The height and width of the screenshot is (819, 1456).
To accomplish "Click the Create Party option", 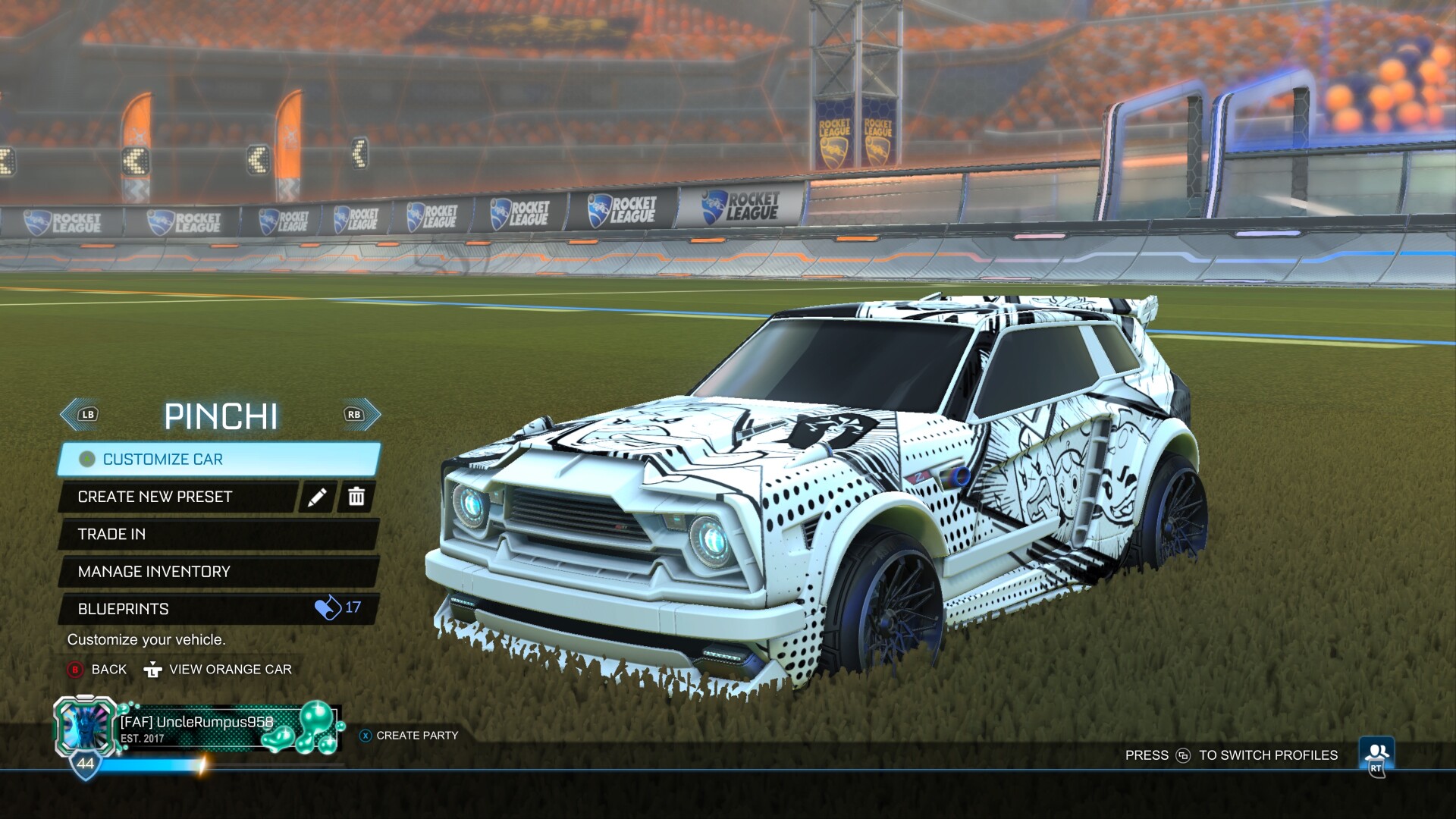I will [x=409, y=736].
